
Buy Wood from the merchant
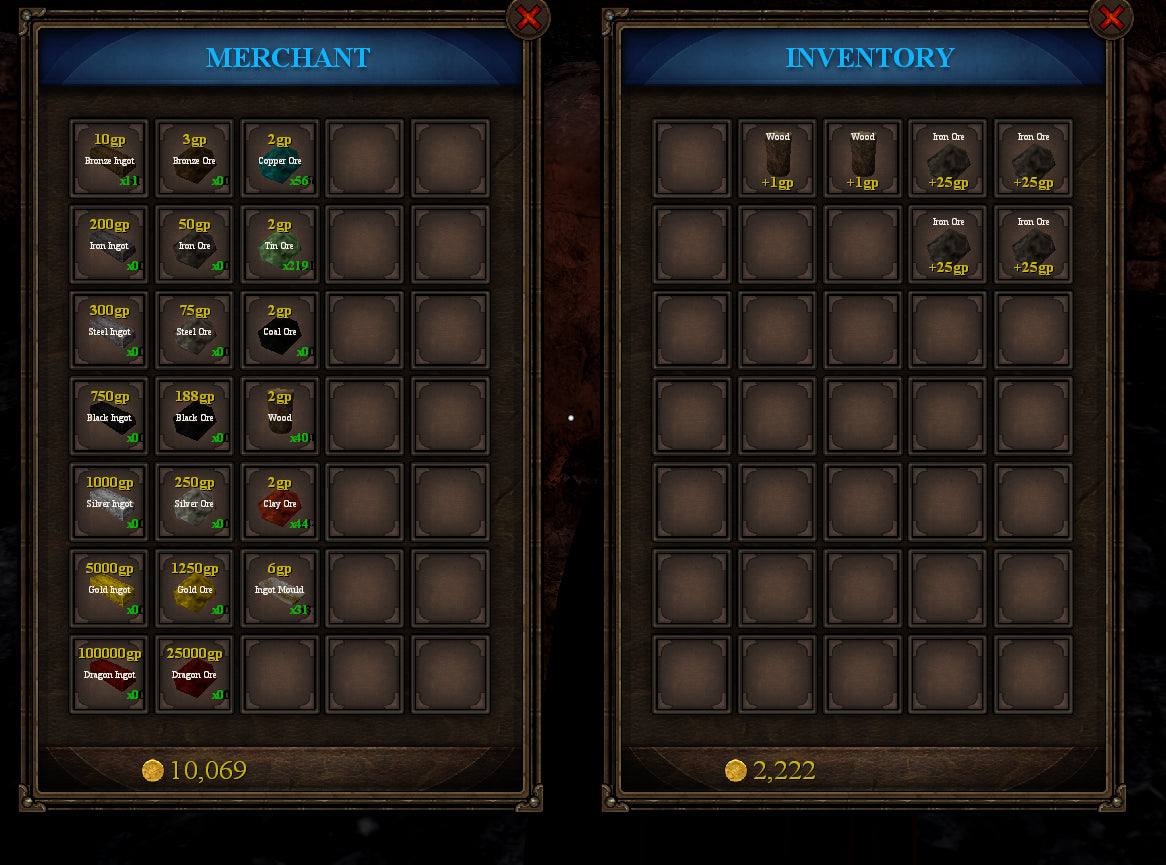click(x=280, y=417)
